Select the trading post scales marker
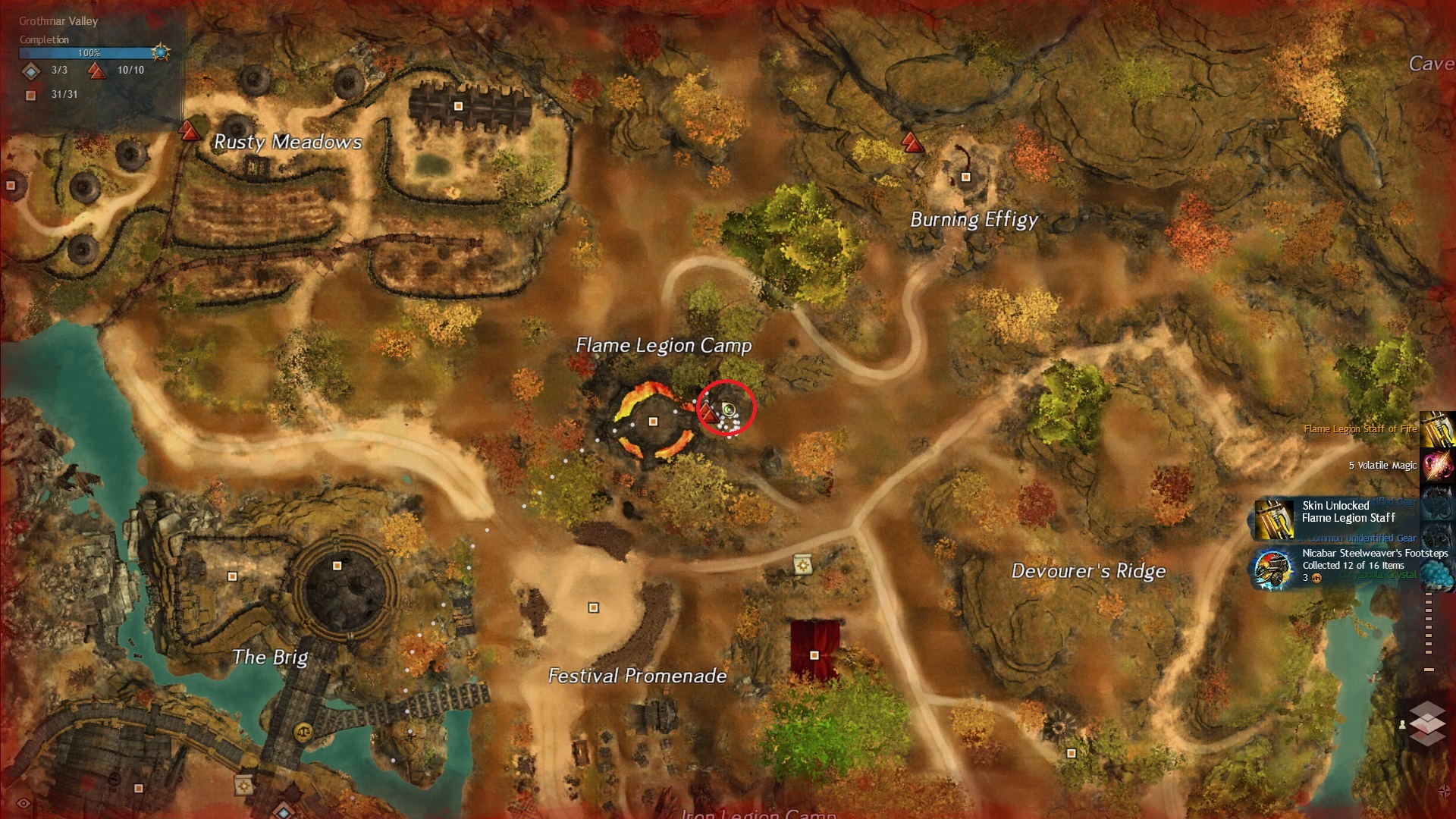Viewport: 1456px width, 819px height. pyautogui.click(x=303, y=732)
